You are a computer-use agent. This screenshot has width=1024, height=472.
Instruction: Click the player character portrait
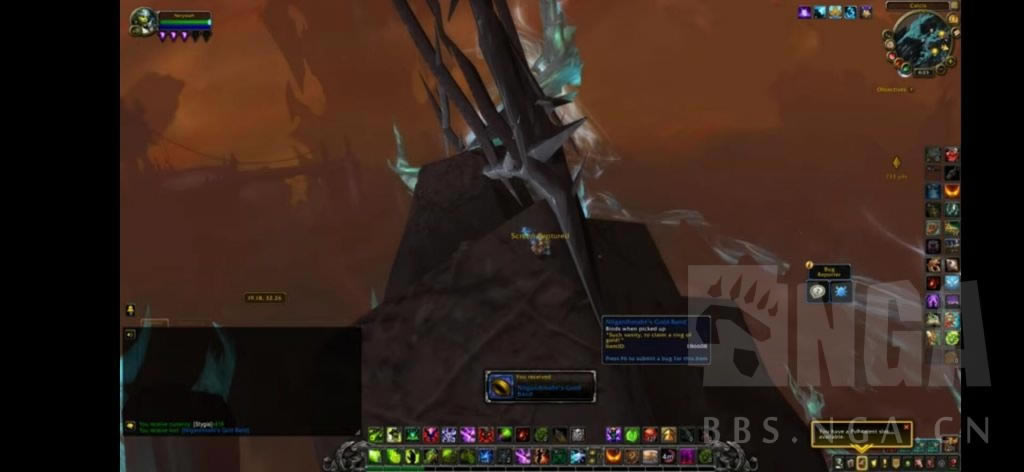point(144,22)
